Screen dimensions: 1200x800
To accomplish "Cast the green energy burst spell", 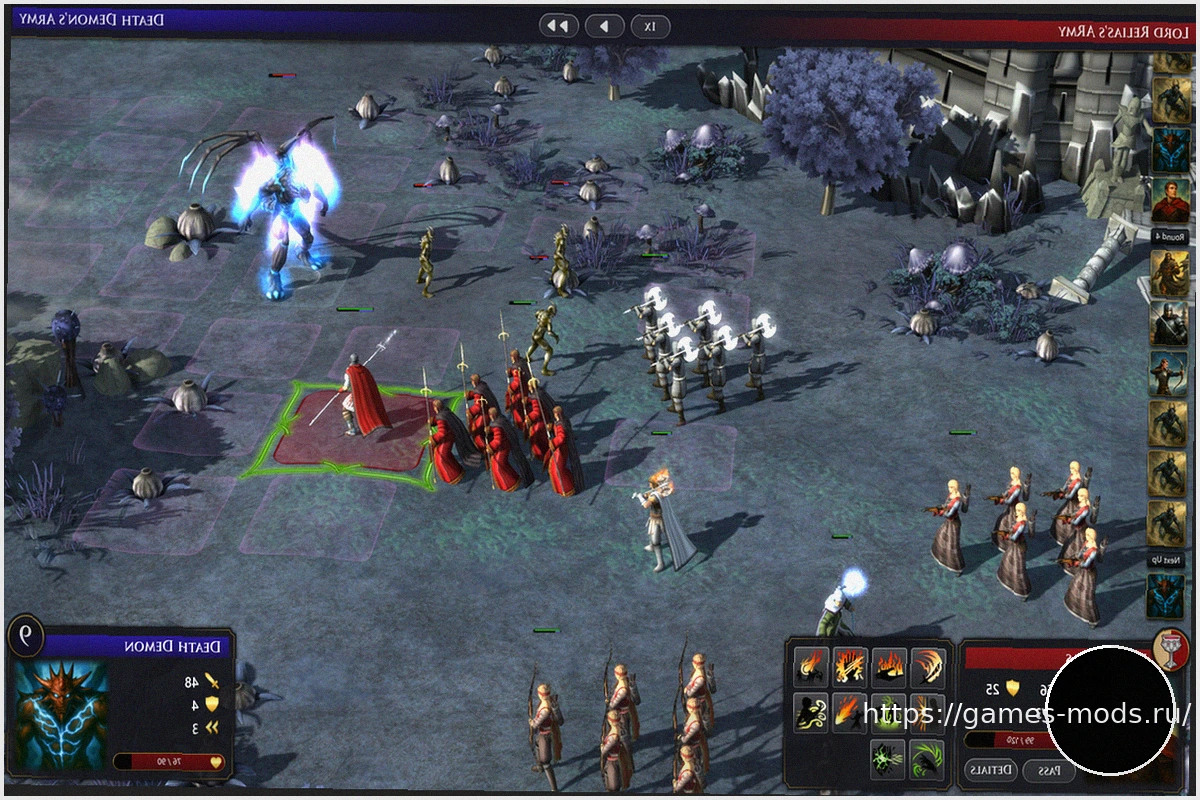I will click(888, 758).
